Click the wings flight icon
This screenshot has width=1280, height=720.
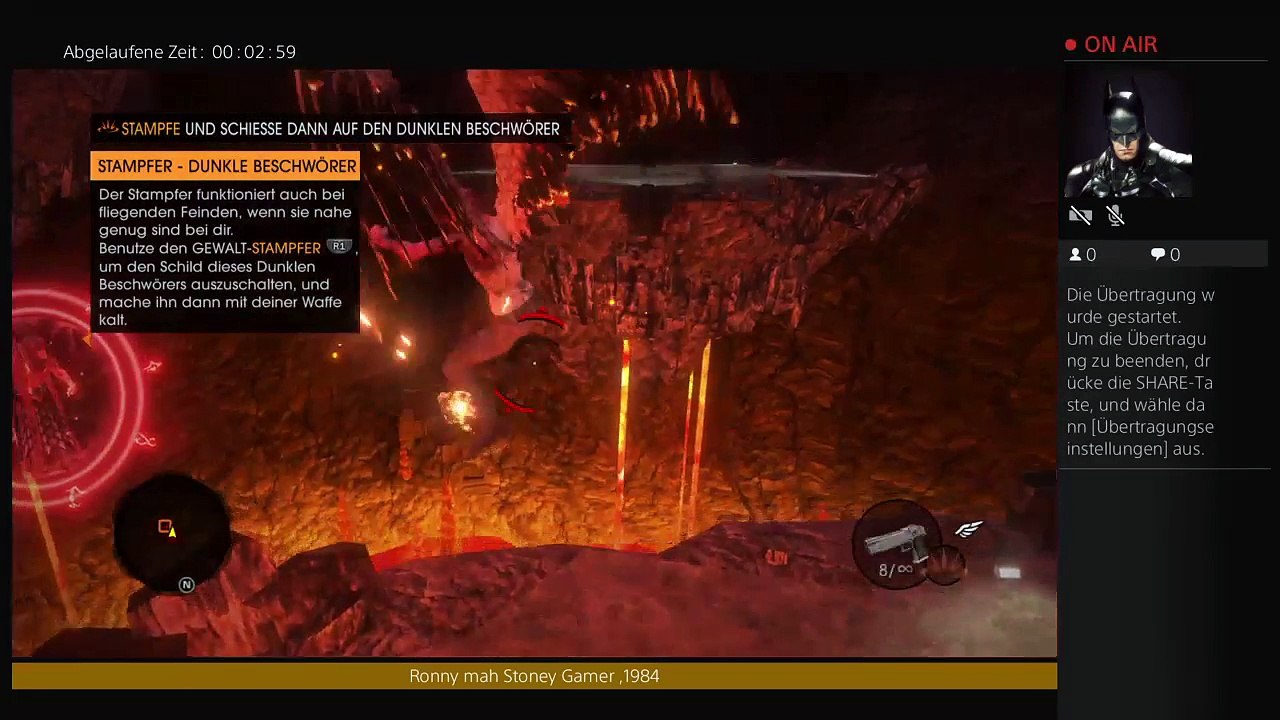click(x=969, y=530)
